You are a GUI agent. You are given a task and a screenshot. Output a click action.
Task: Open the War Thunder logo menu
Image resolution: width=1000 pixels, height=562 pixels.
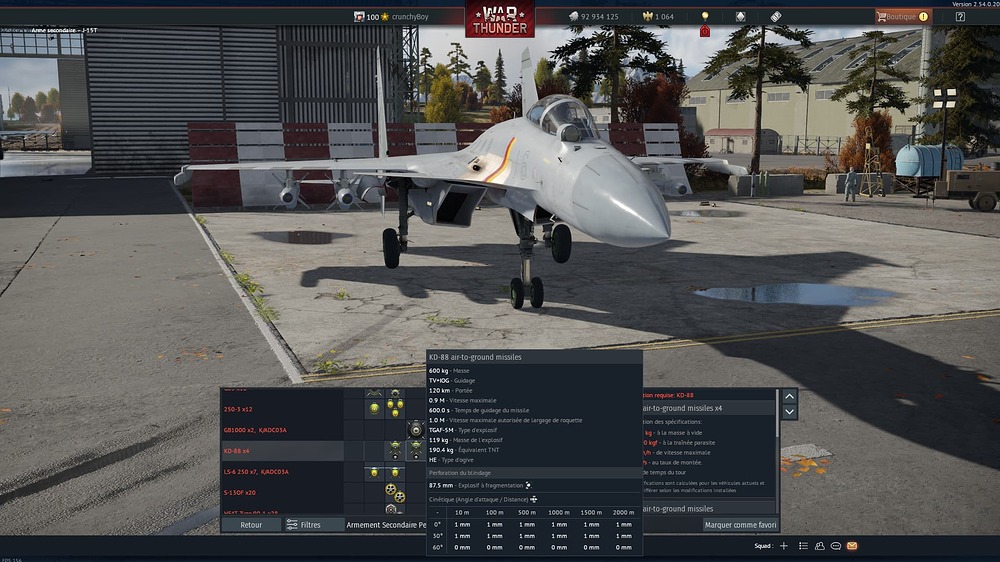[499, 18]
